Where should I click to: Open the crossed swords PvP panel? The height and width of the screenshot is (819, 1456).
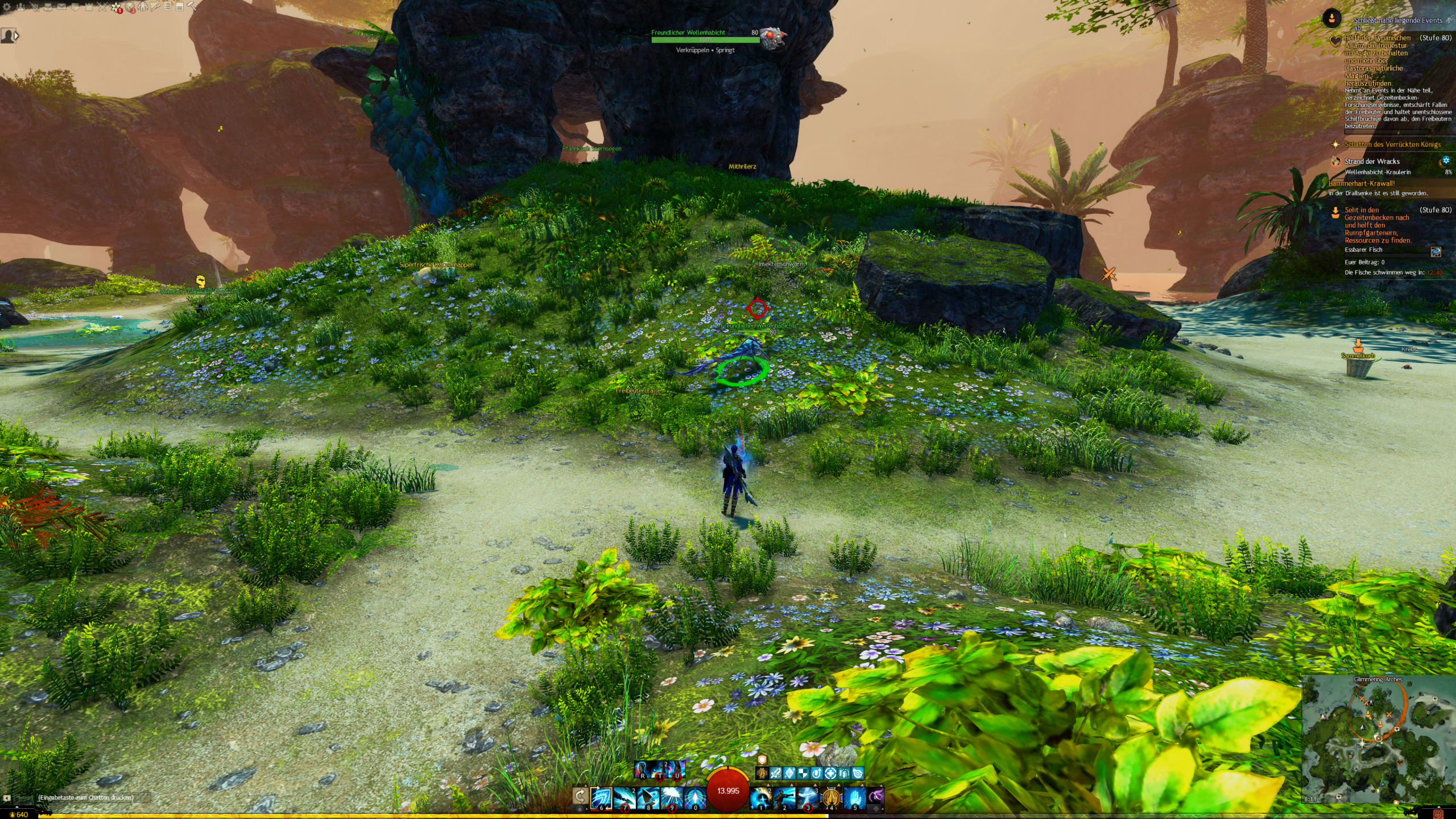click(x=102, y=7)
